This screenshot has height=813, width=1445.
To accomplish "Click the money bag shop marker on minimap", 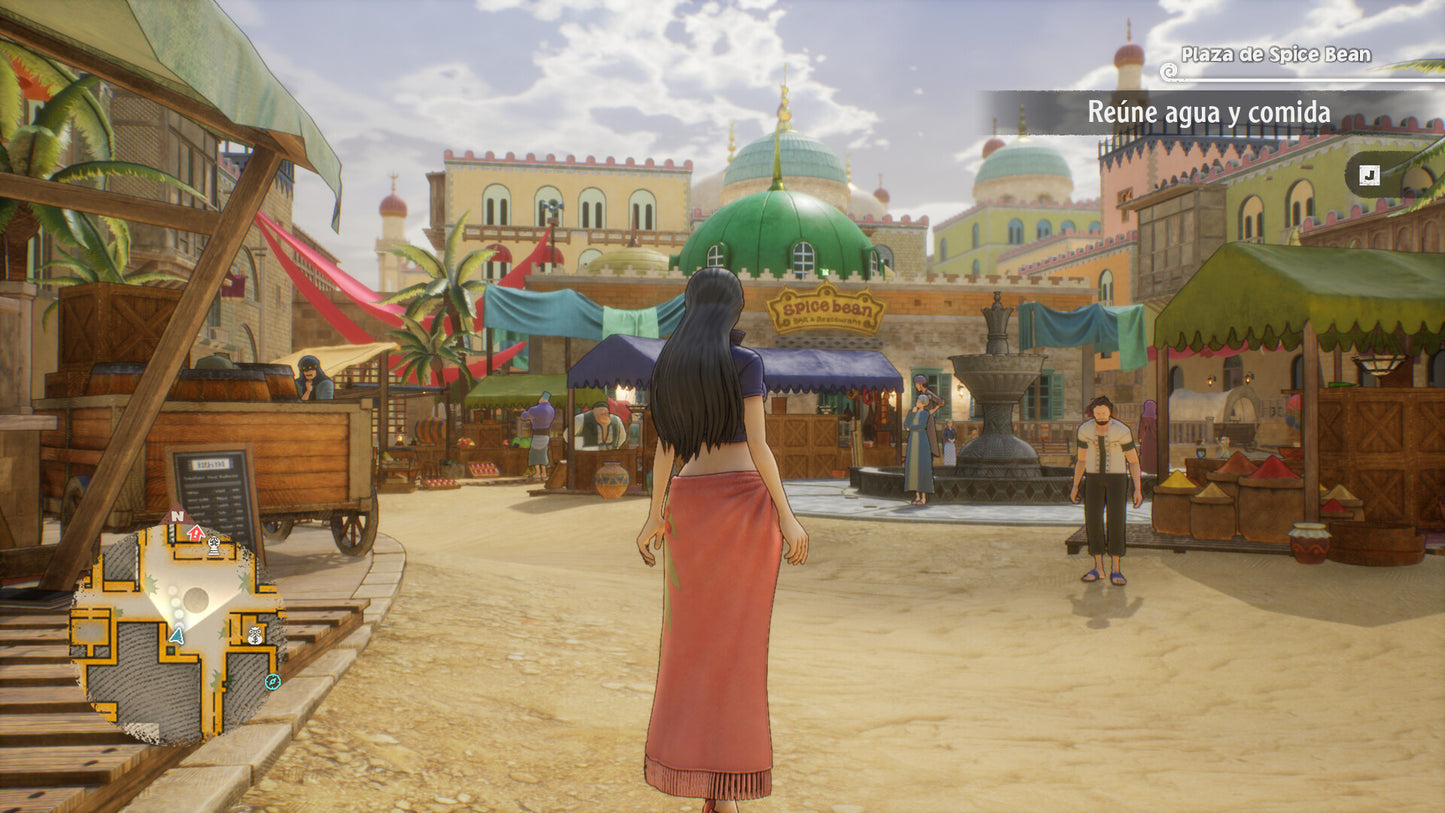I will tap(255, 634).
